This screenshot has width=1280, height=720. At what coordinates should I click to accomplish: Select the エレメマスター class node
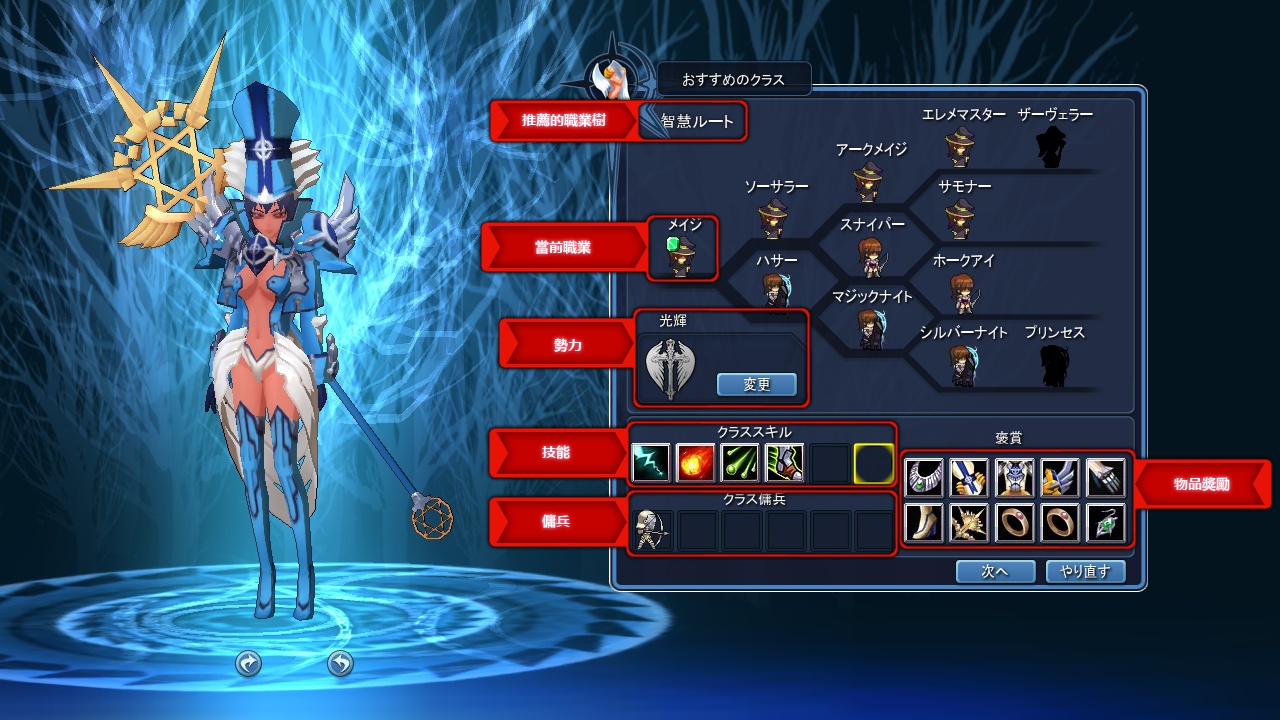pos(960,147)
